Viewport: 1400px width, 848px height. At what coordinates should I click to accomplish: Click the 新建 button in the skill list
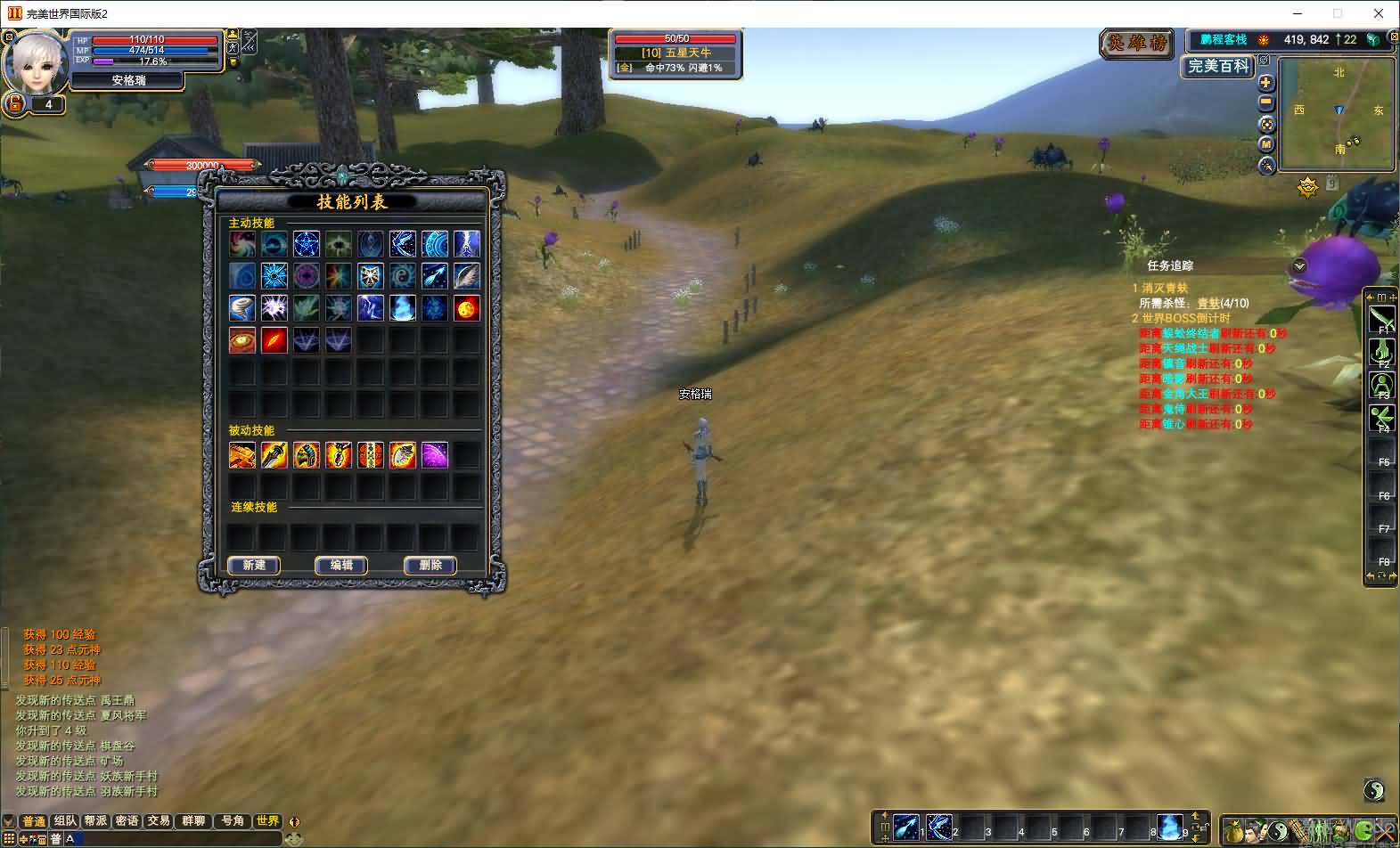(254, 565)
